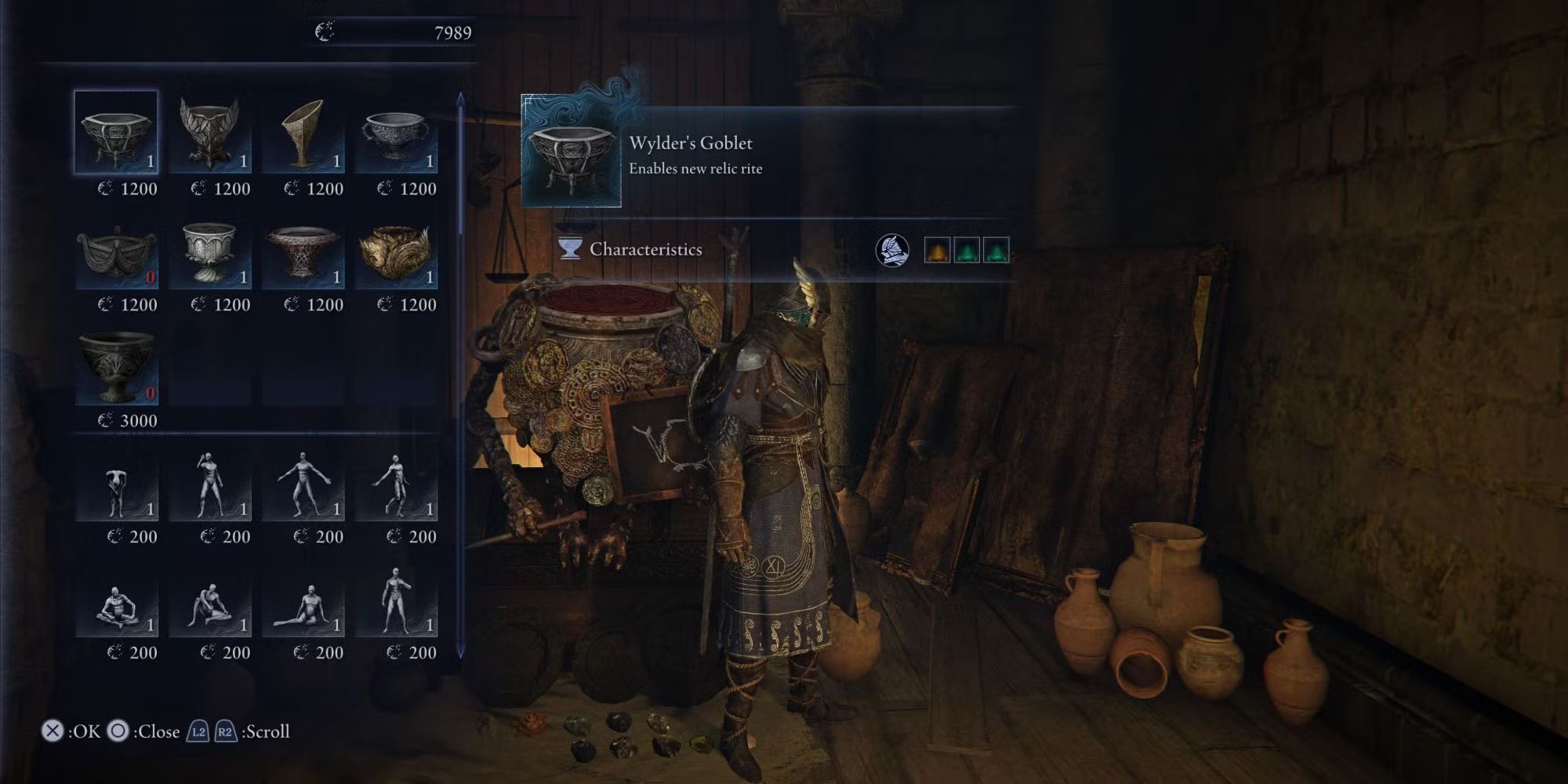
Task: Click the Wylder character emblem icon
Action: 892,250
